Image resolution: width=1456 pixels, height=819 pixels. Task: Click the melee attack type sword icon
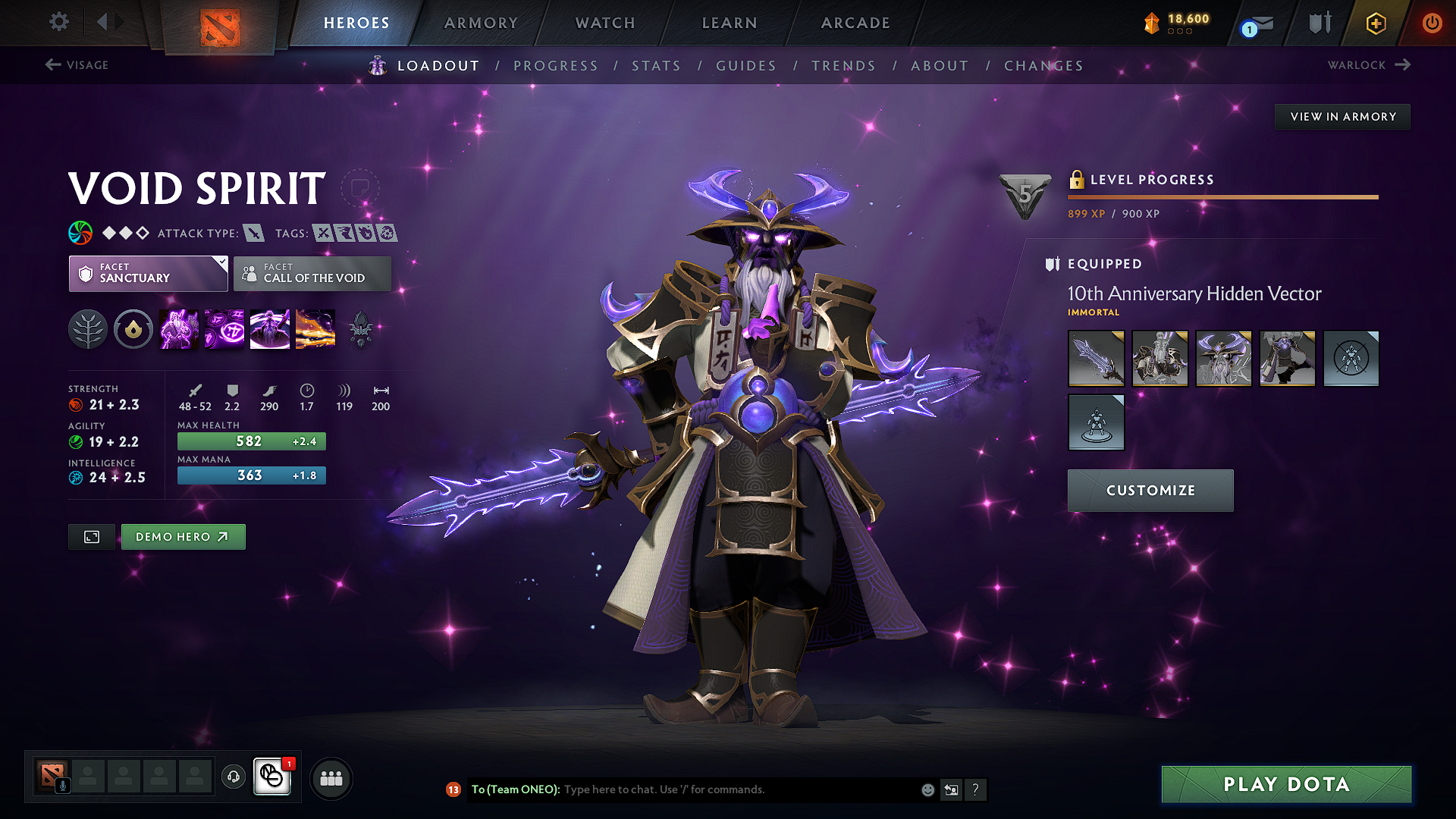pyautogui.click(x=253, y=233)
